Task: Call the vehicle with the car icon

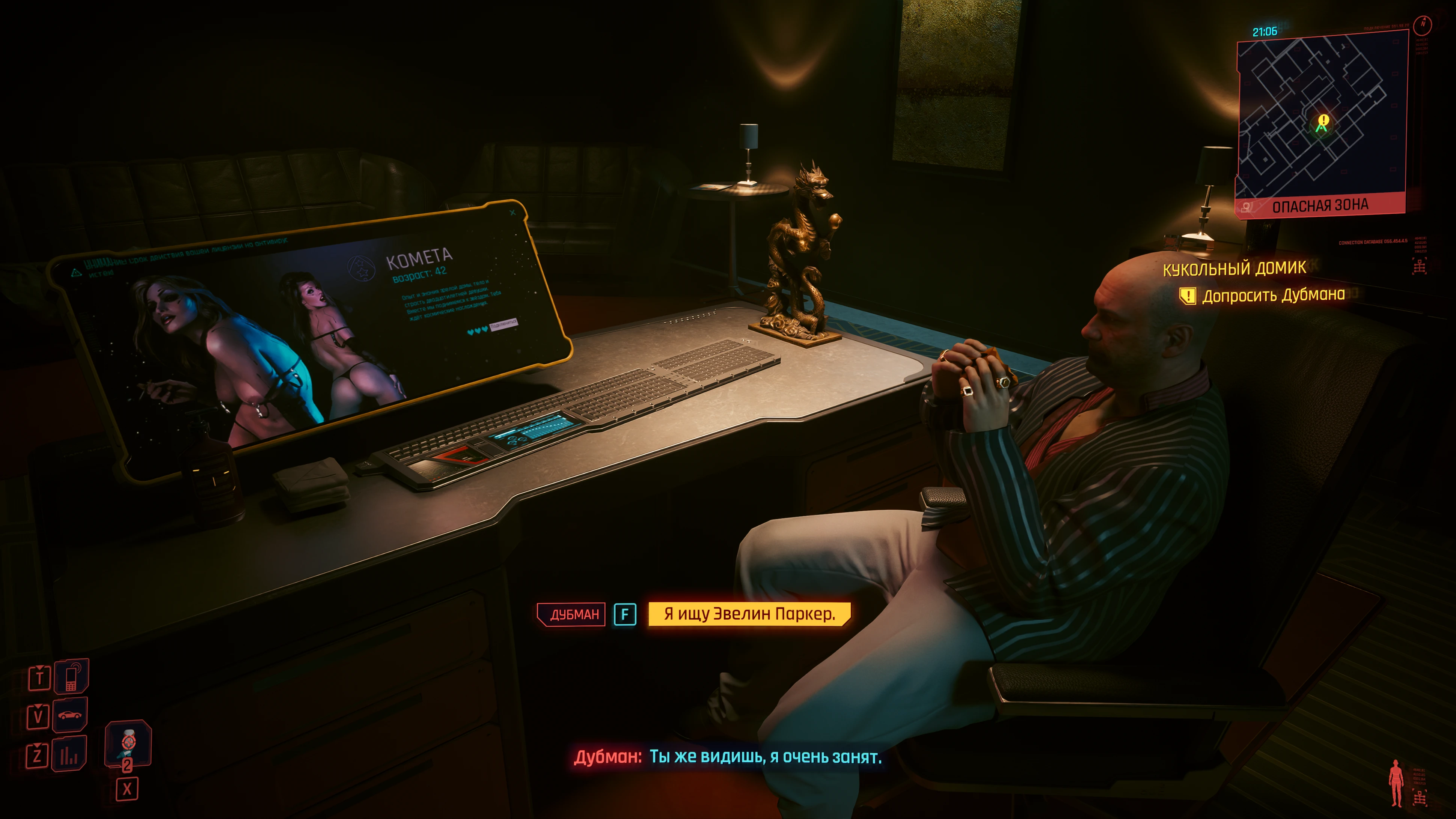Action: pyautogui.click(x=69, y=716)
